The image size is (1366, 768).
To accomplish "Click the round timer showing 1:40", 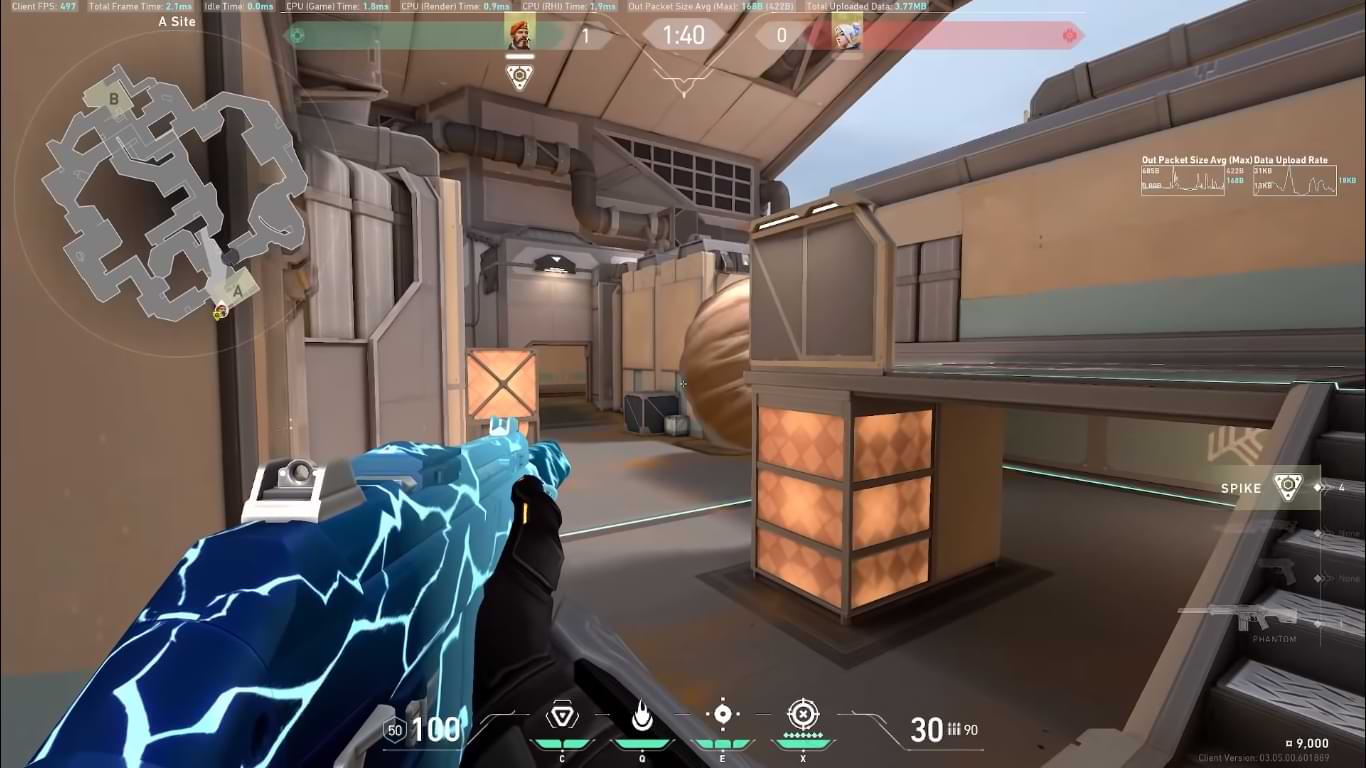I will pos(683,34).
